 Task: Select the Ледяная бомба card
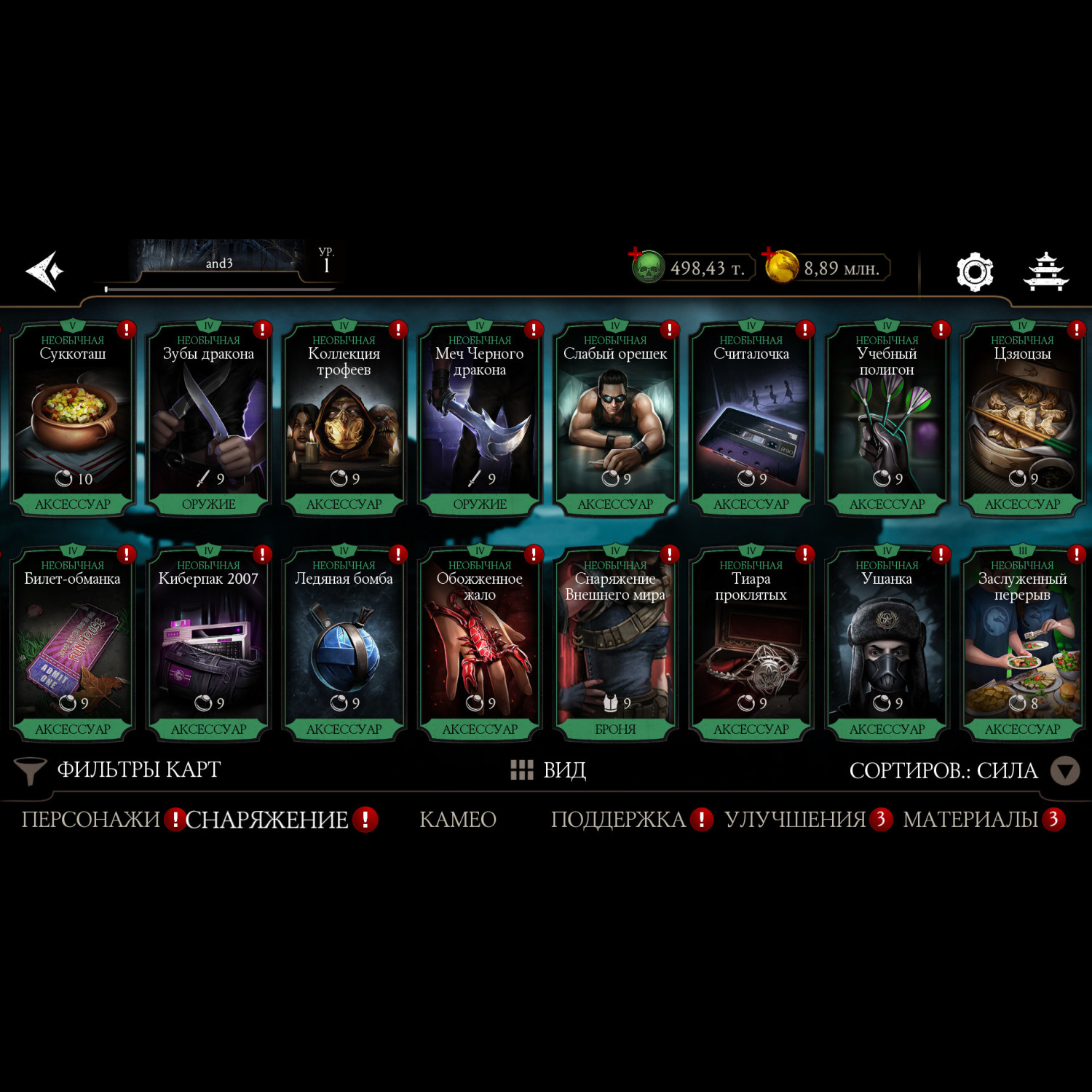pos(344,644)
